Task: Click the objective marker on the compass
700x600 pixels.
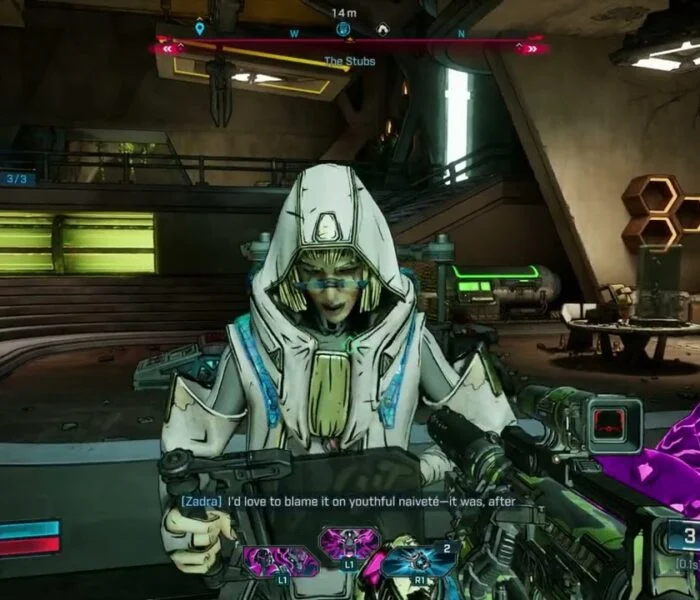Action: tap(343, 29)
